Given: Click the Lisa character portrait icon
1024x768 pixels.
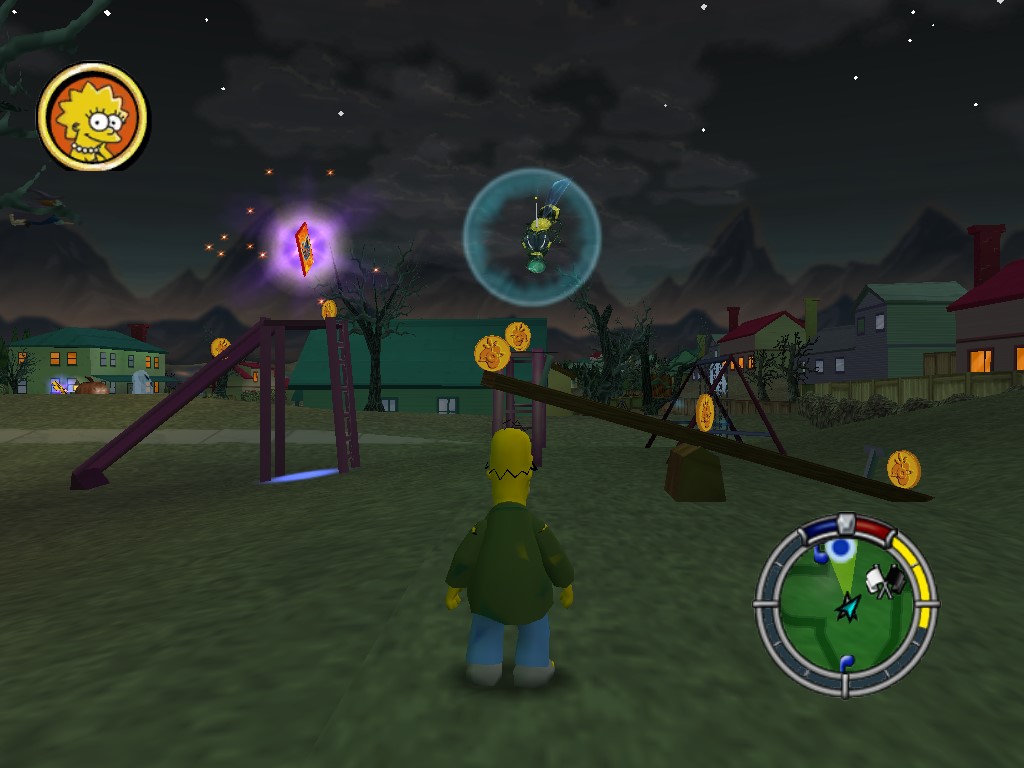Looking at the screenshot, I should 92,117.
